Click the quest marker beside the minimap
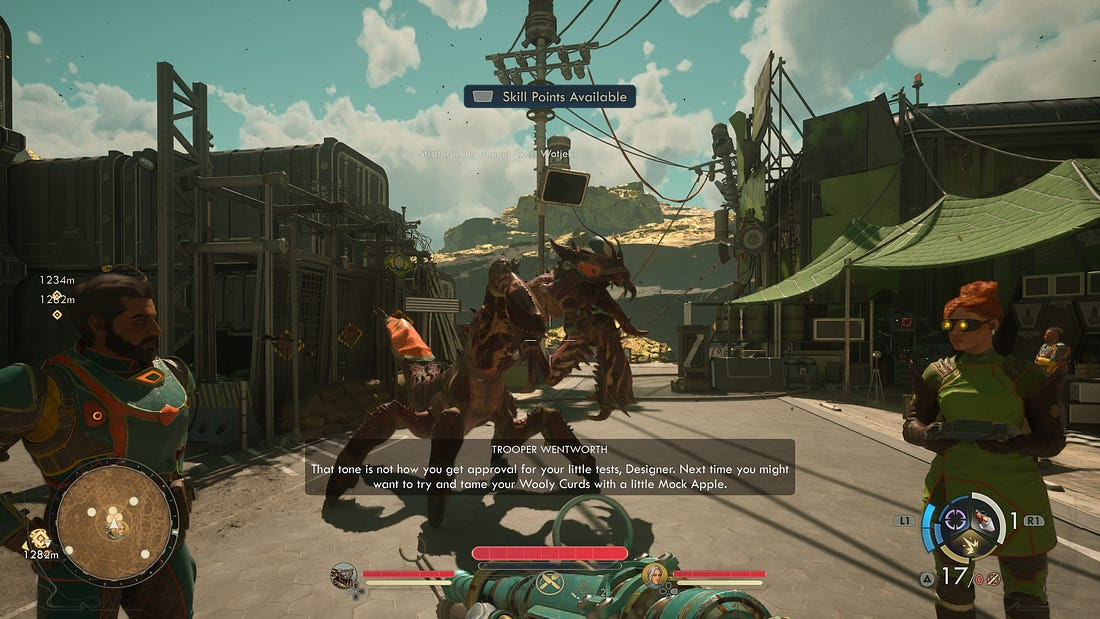The height and width of the screenshot is (619, 1100). 41,538
